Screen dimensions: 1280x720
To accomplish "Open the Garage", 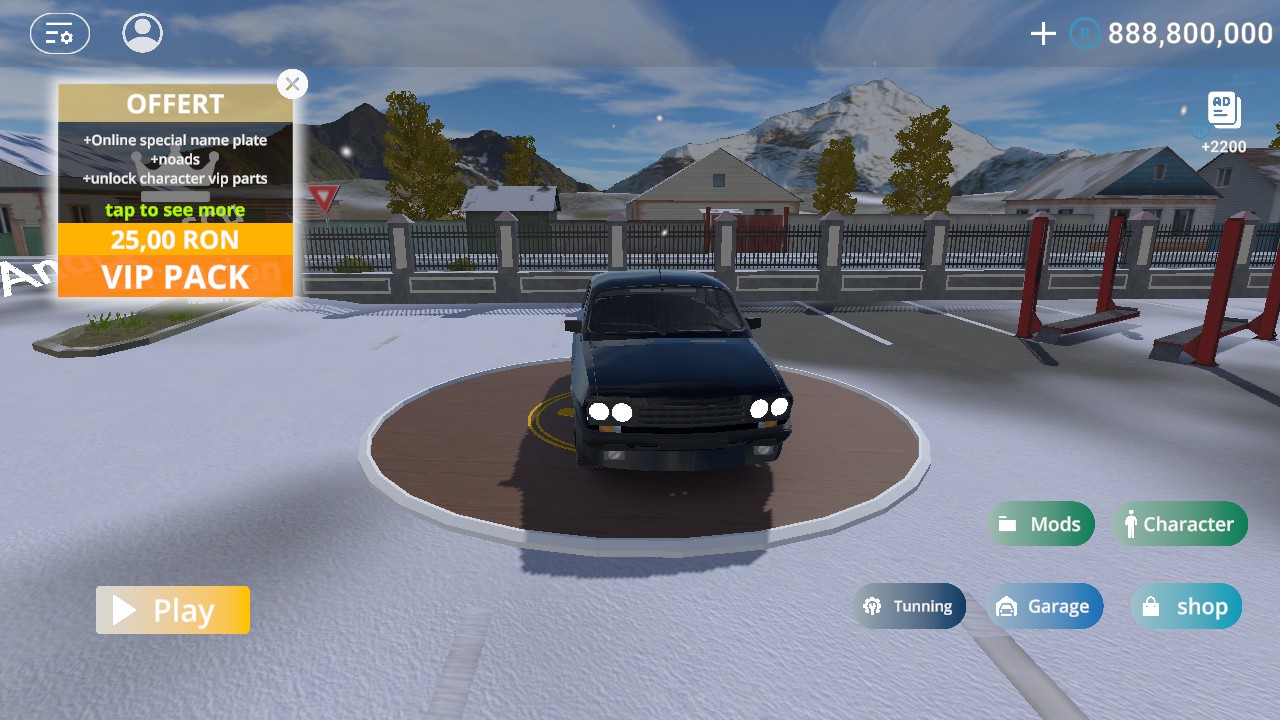I will 1045,606.
